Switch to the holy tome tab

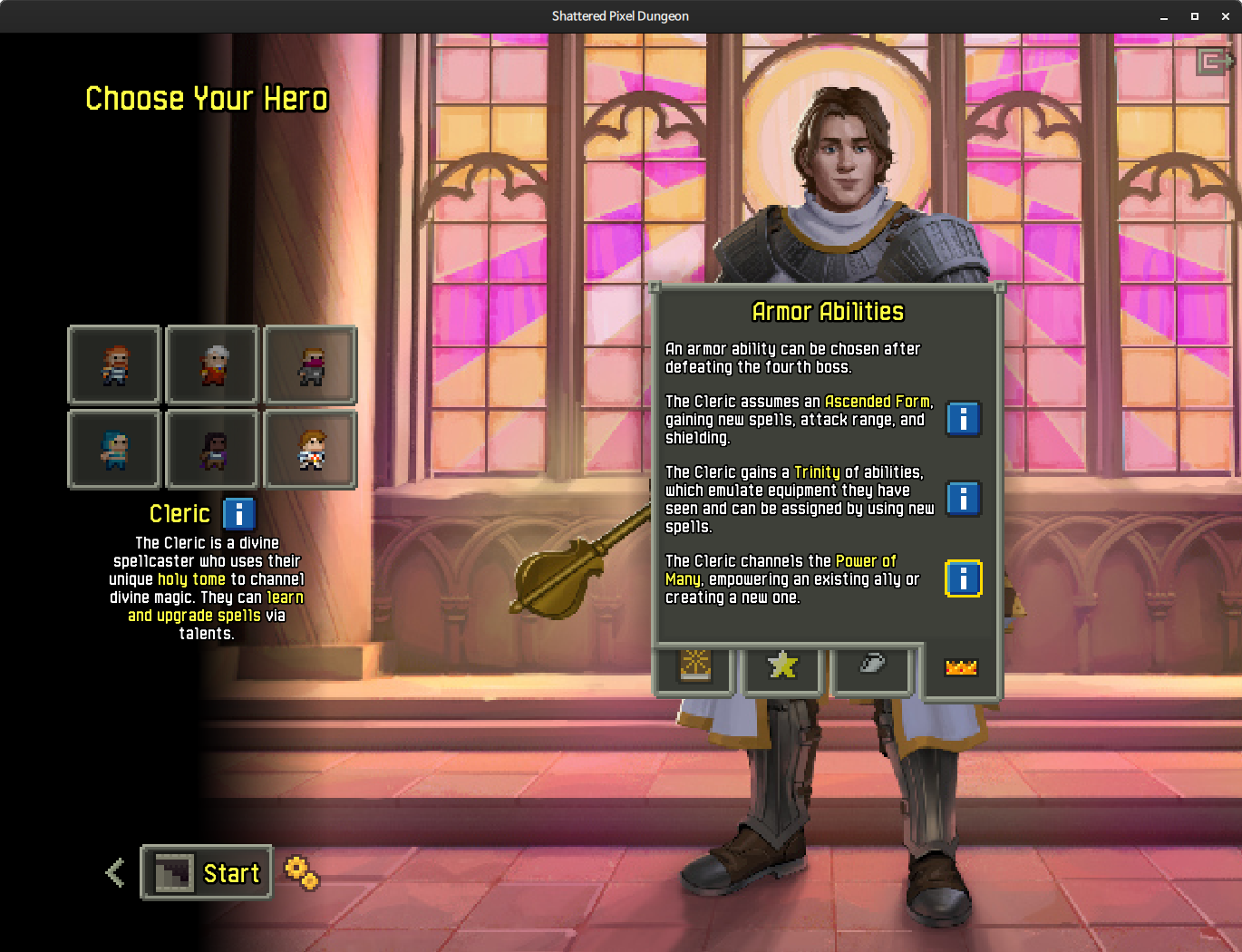(x=695, y=666)
